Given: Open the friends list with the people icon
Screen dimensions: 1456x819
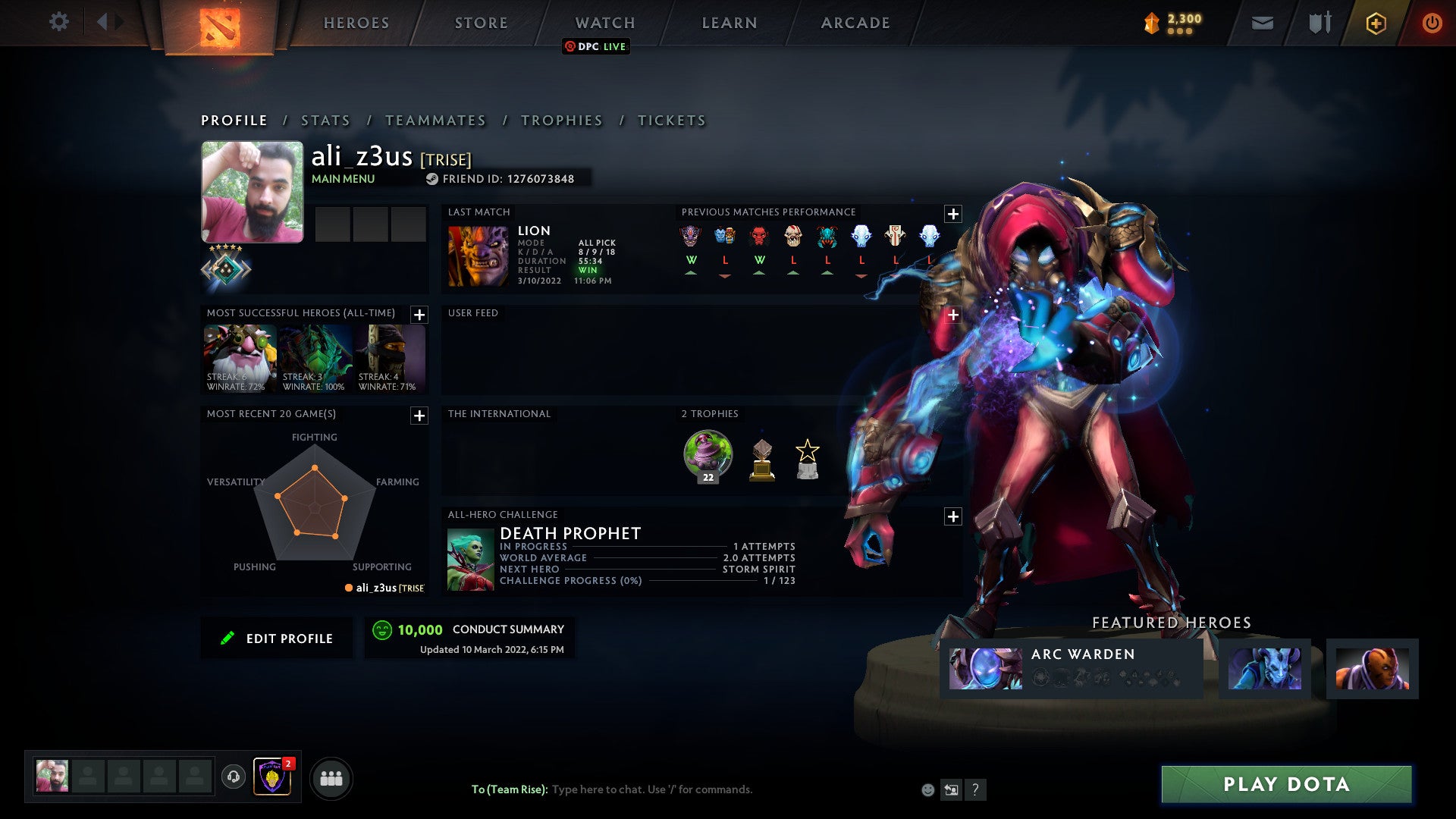Looking at the screenshot, I should (x=331, y=777).
